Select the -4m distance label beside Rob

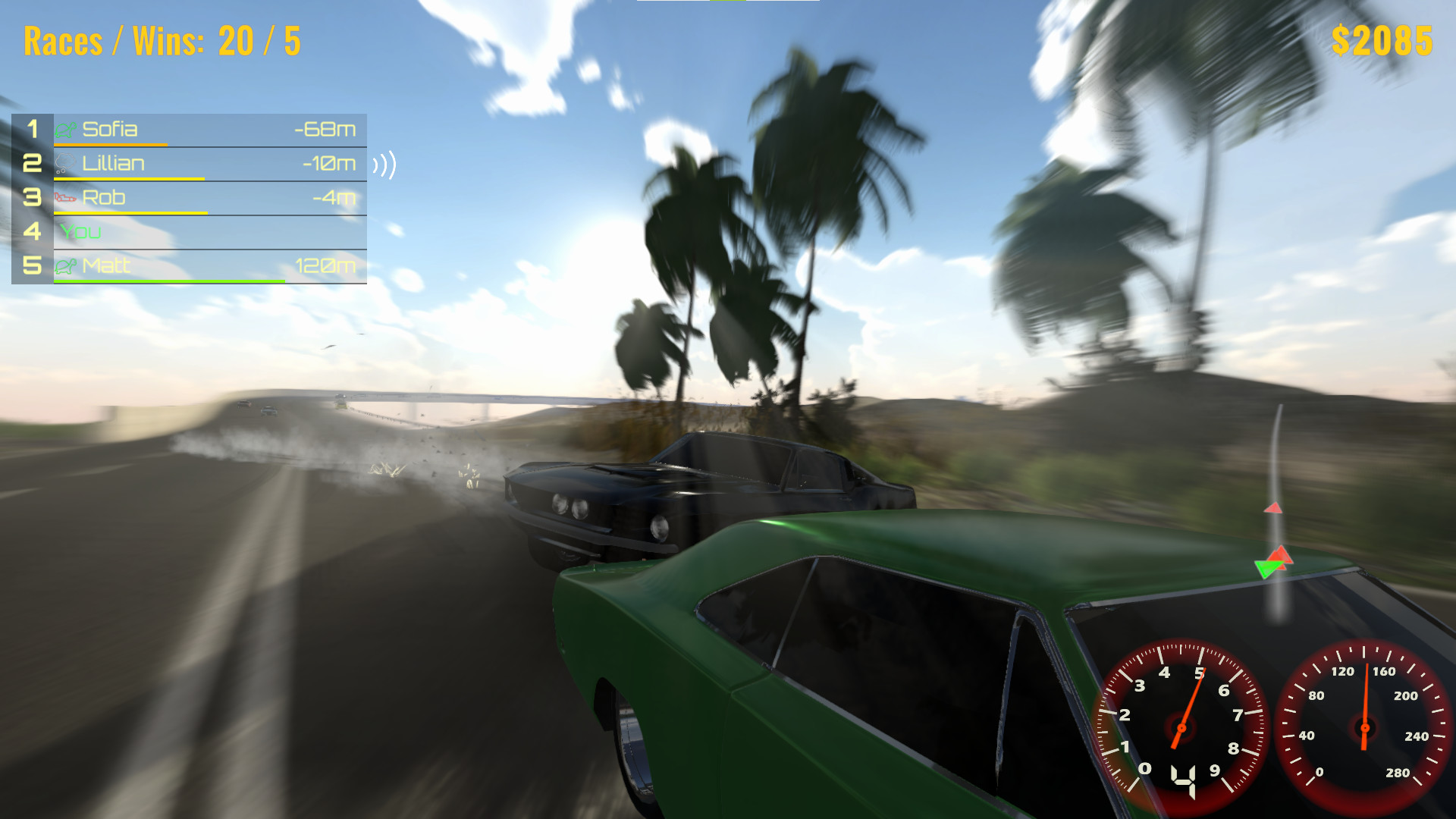(x=332, y=197)
